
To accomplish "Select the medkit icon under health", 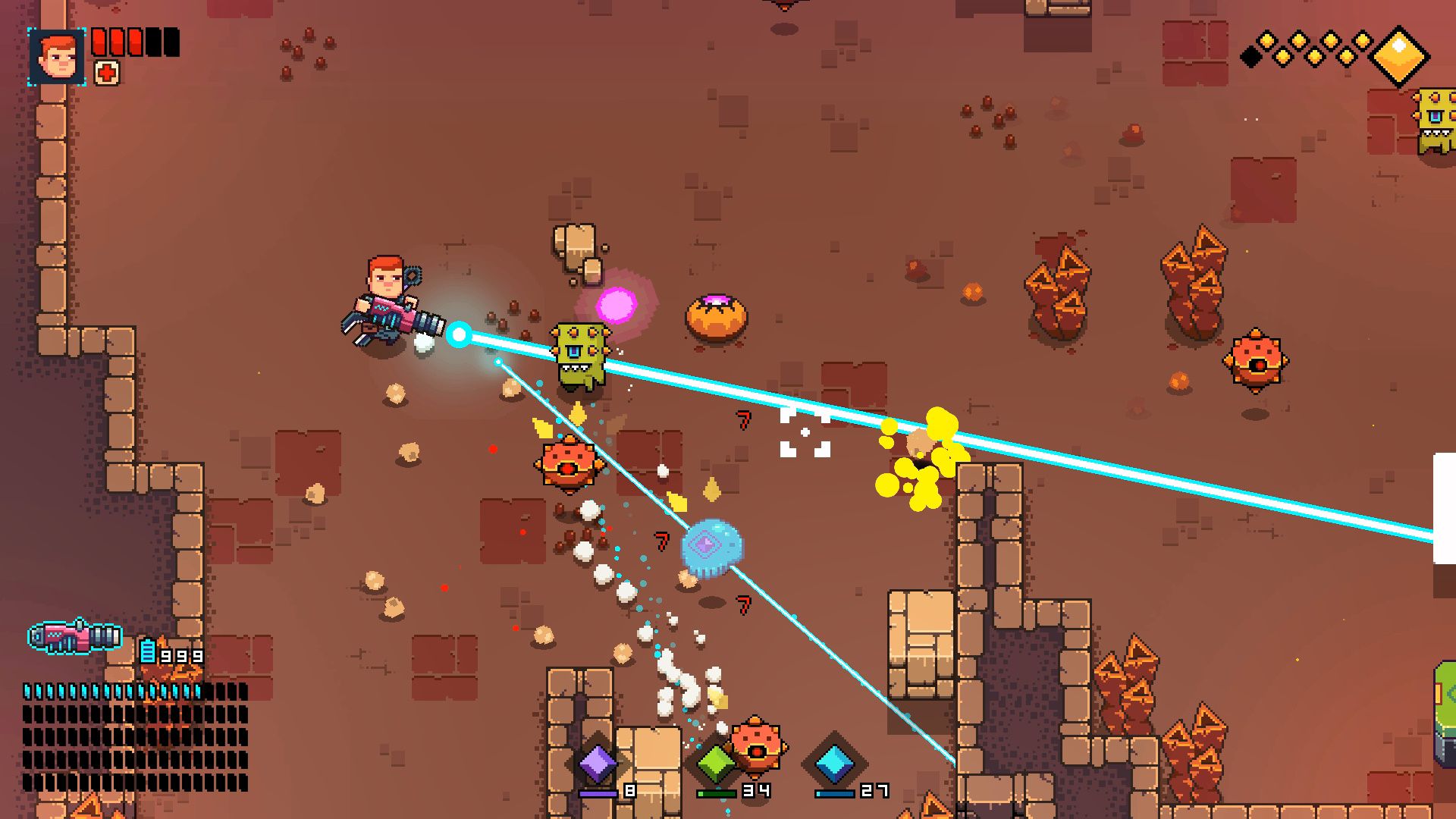I will point(107,73).
